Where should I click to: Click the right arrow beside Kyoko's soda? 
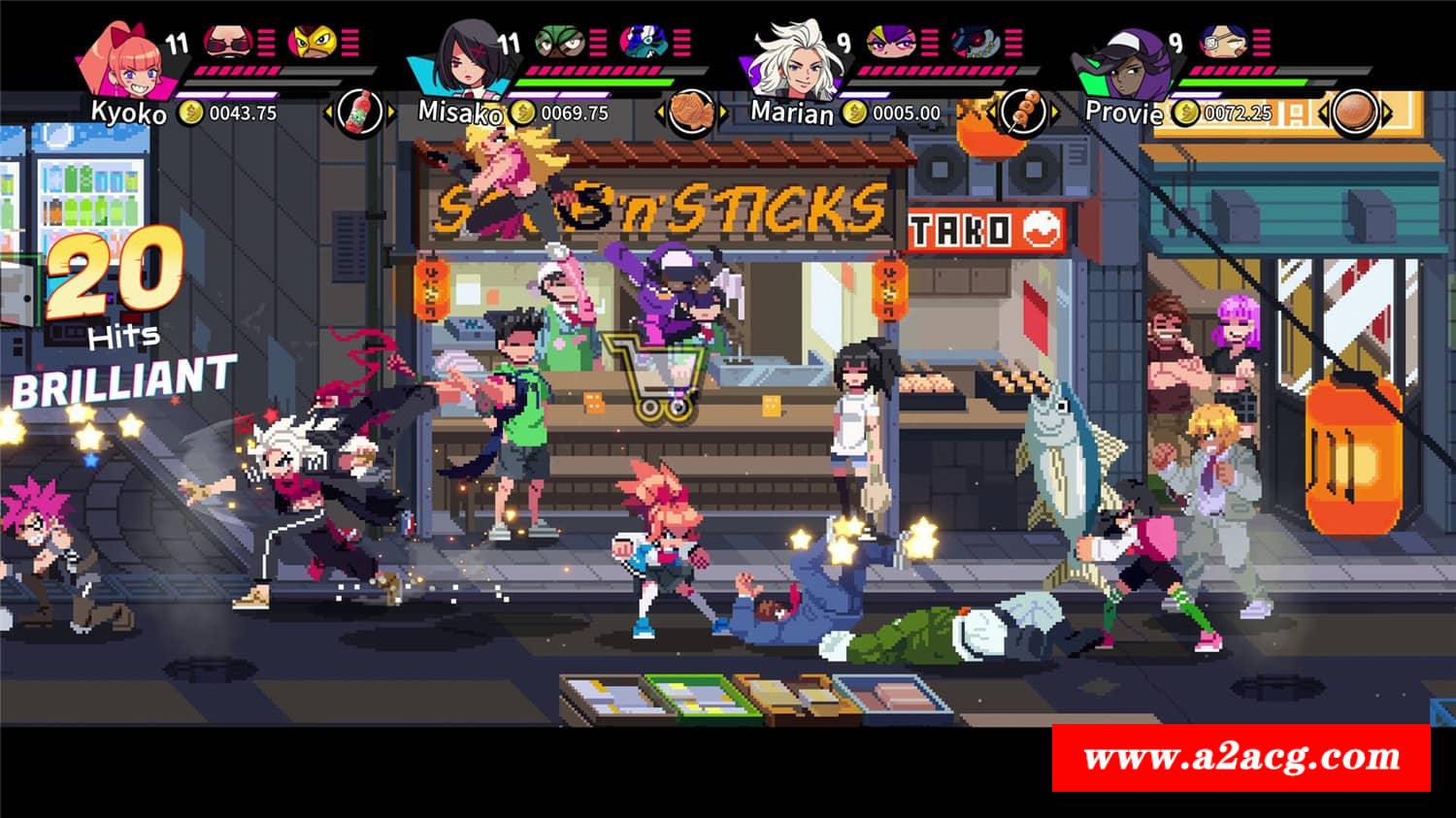coord(390,114)
